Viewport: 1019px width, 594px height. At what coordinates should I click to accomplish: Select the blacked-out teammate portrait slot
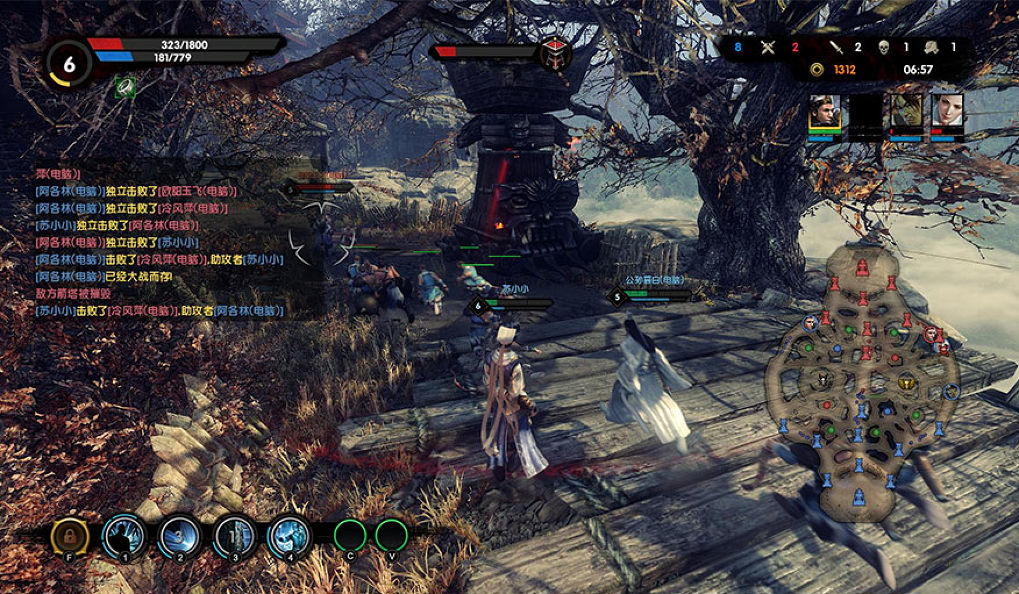tap(866, 113)
